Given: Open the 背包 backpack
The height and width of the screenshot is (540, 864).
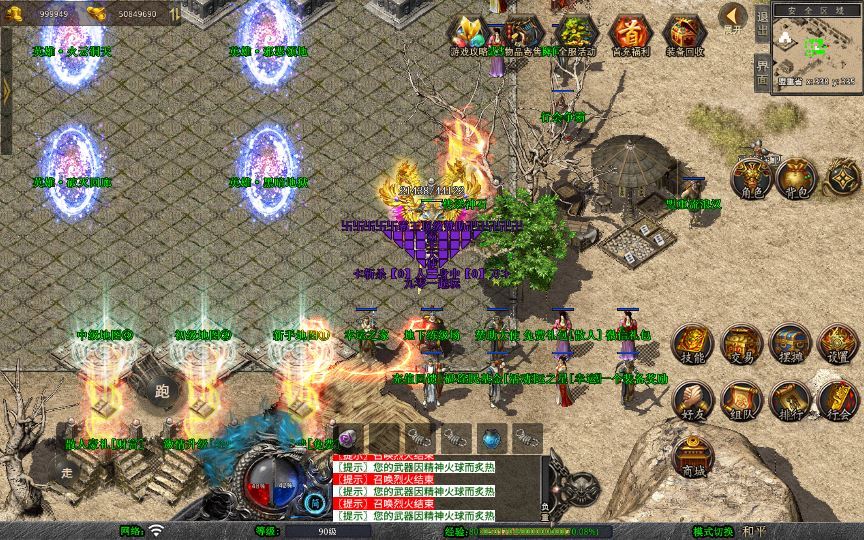Looking at the screenshot, I should pyautogui.click(x=797, y=178).
